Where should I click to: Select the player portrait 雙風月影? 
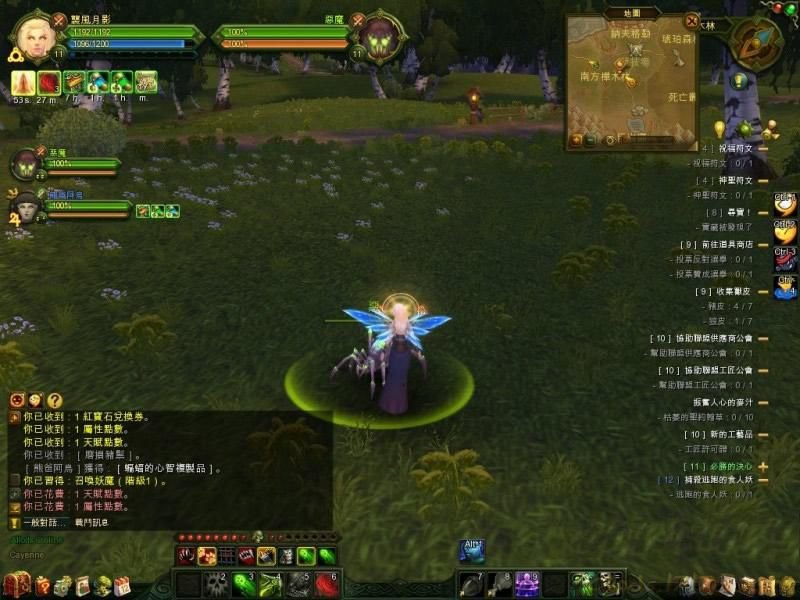click(x=37, y=38)
